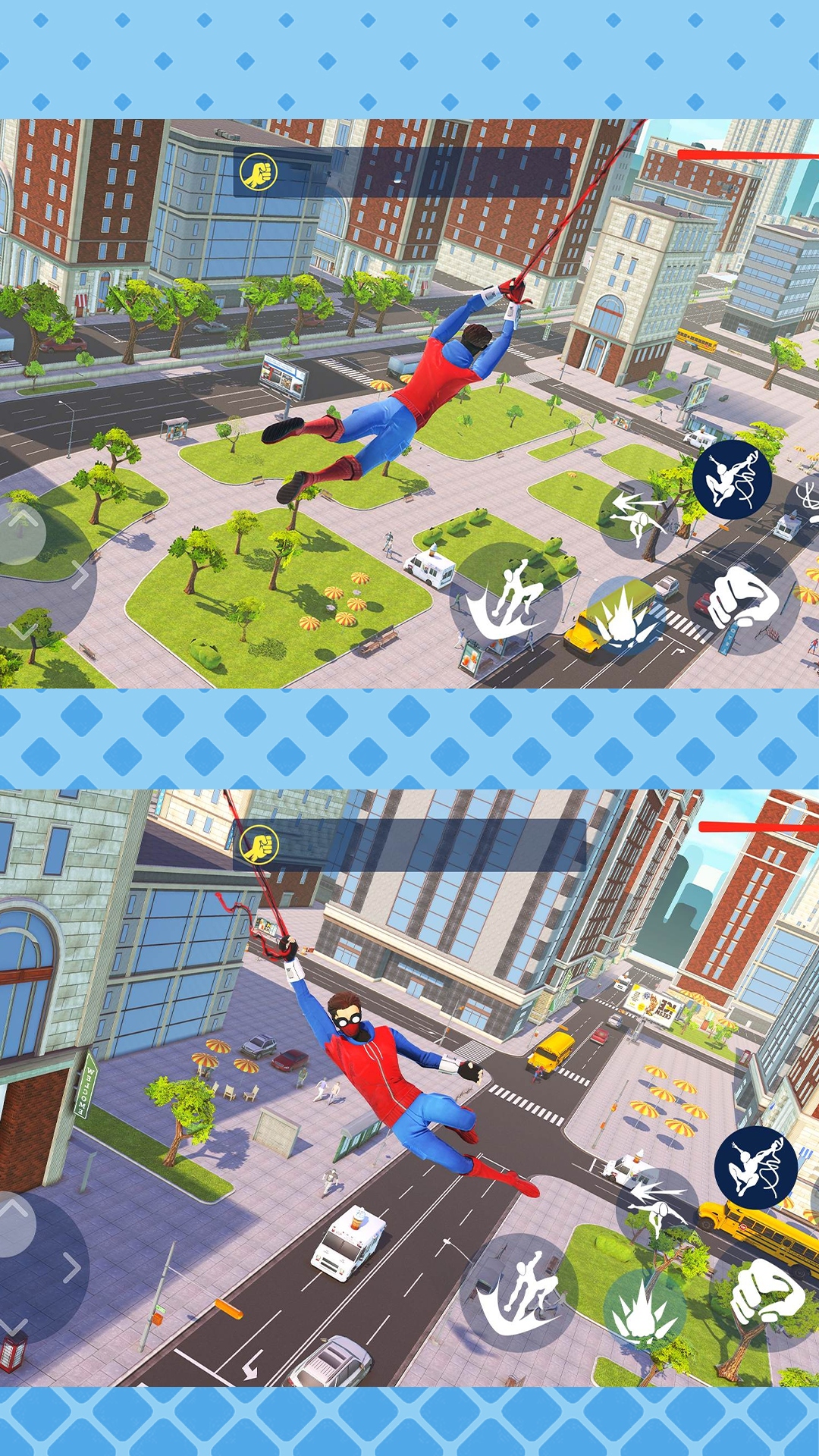Click the yellow fist badge in the lower screenshot
Image resolution: width=819 pixels, height=1456 pixels.
point(259,845)
